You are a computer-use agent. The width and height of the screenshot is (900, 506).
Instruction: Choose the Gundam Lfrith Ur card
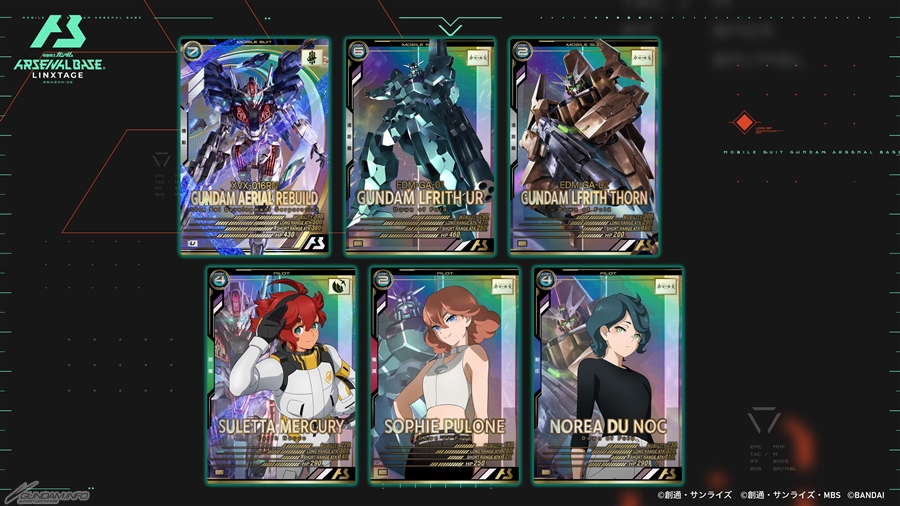tap(420, 146)
